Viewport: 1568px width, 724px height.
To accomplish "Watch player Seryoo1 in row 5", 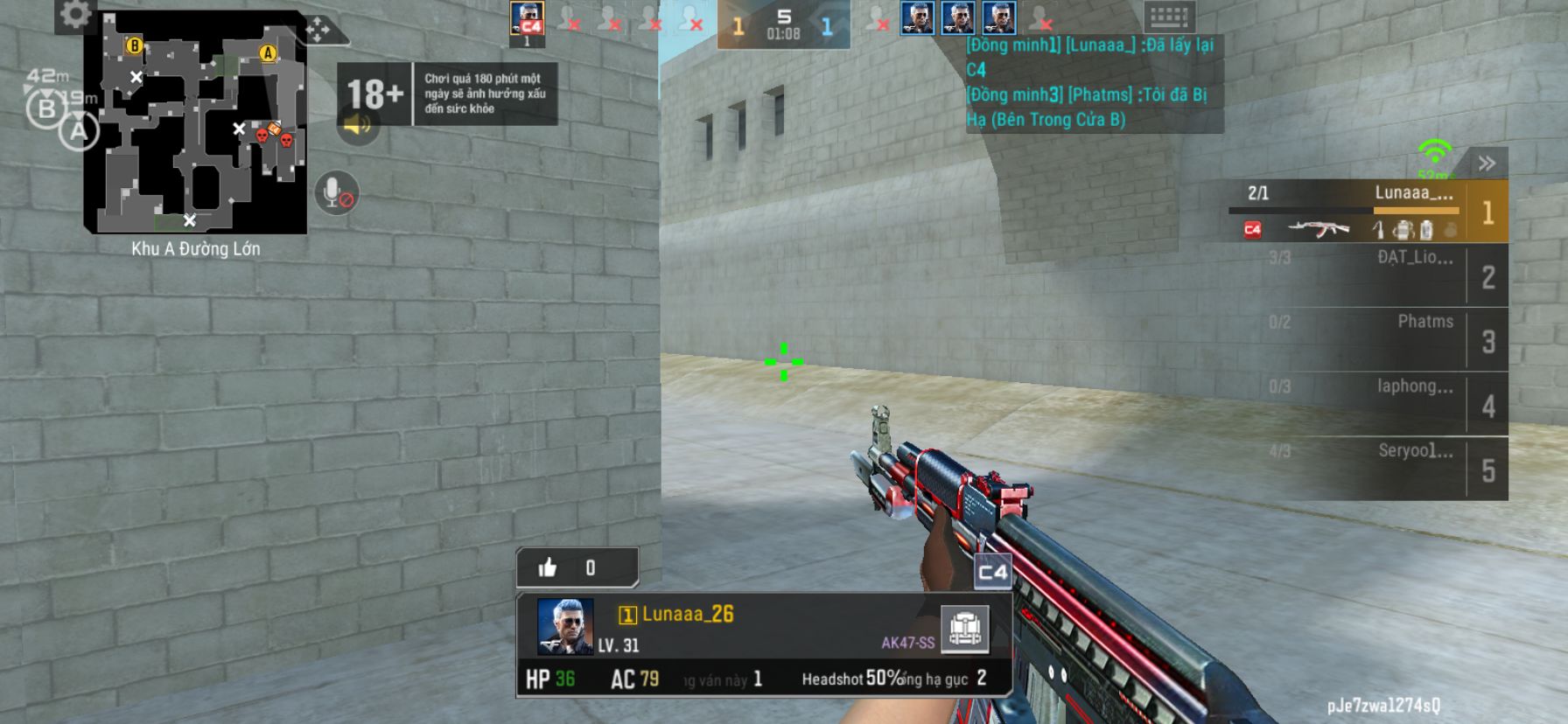I will 1368,469.
